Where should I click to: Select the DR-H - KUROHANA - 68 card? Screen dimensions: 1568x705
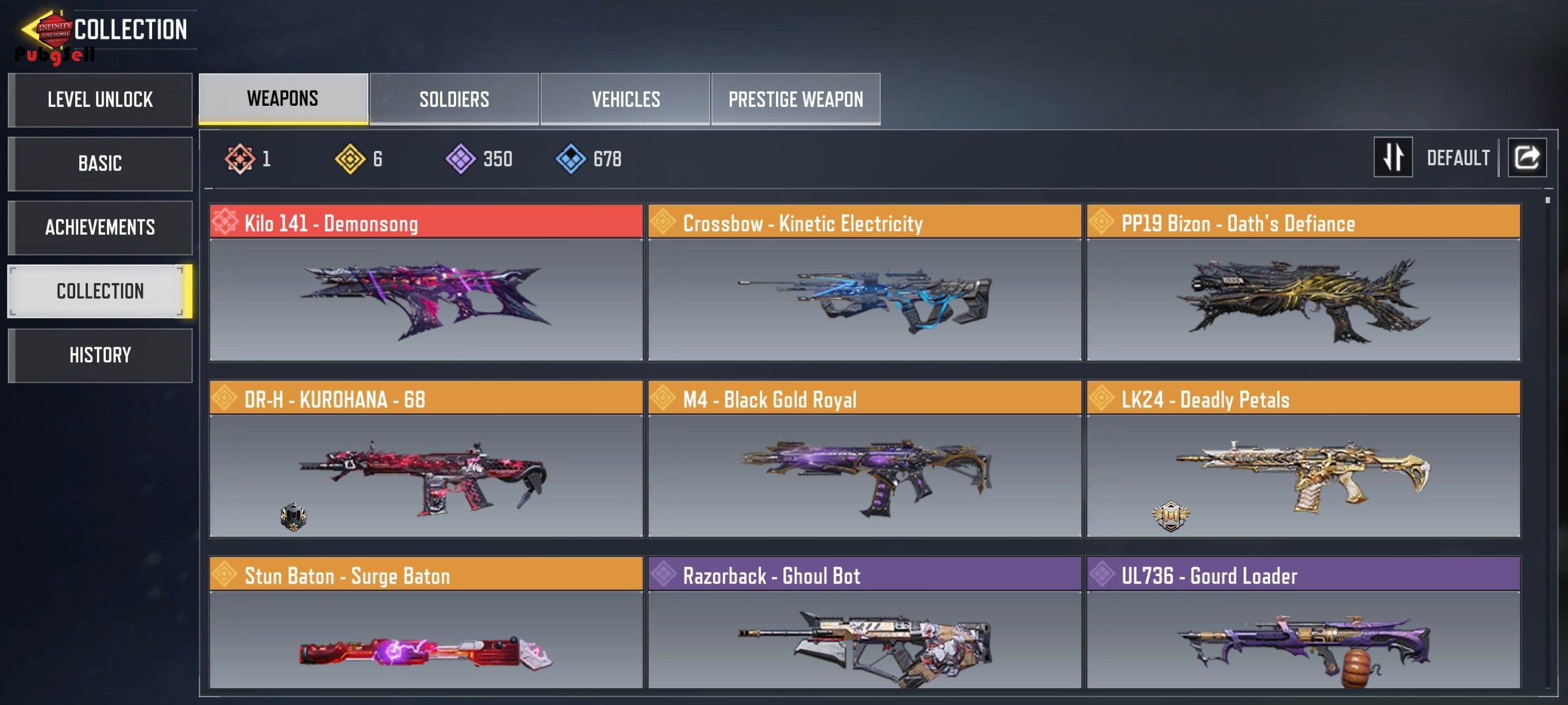click(426, 459)
